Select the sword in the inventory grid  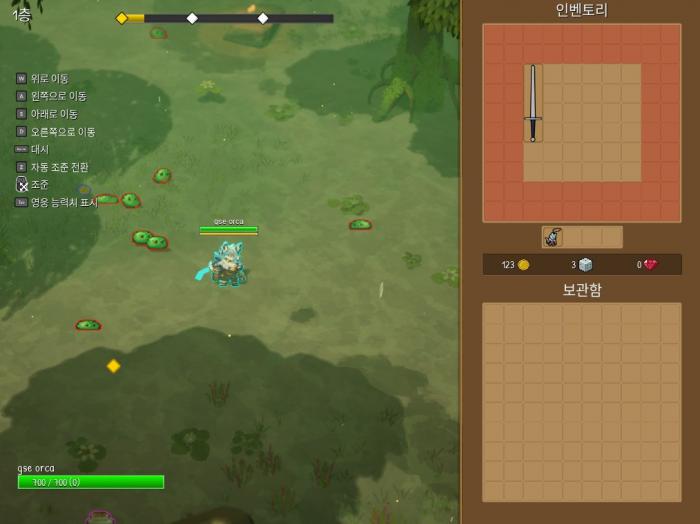tap(533, 103)
